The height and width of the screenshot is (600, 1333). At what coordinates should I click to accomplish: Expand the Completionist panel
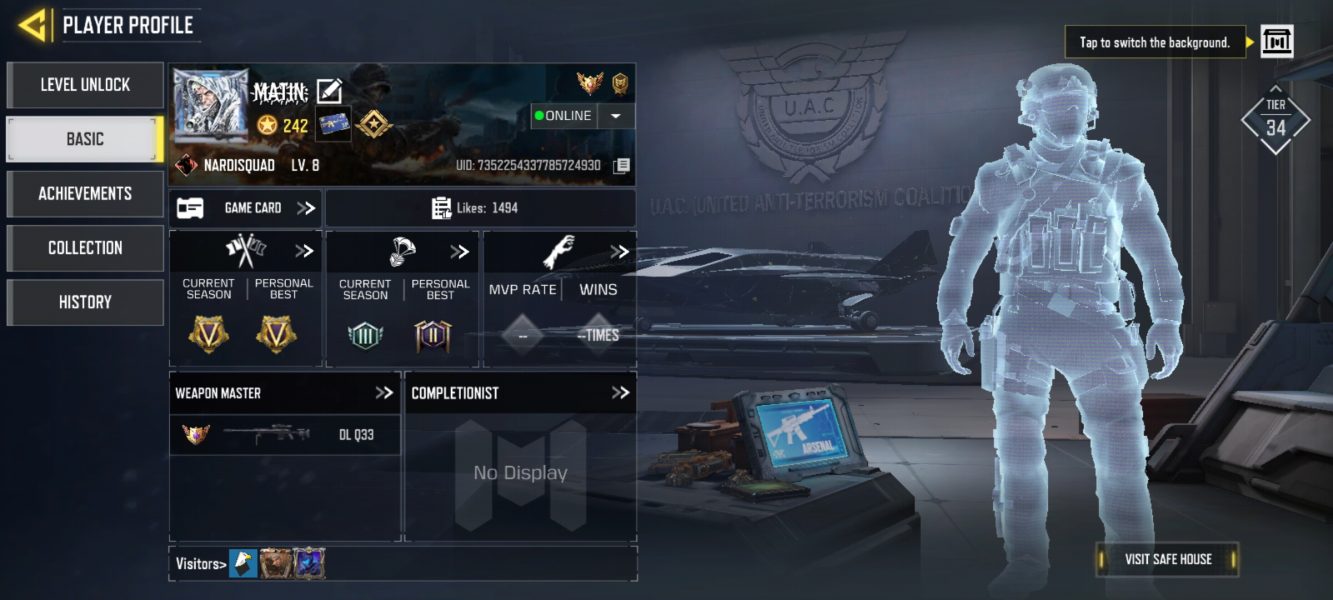coord(620,393)
